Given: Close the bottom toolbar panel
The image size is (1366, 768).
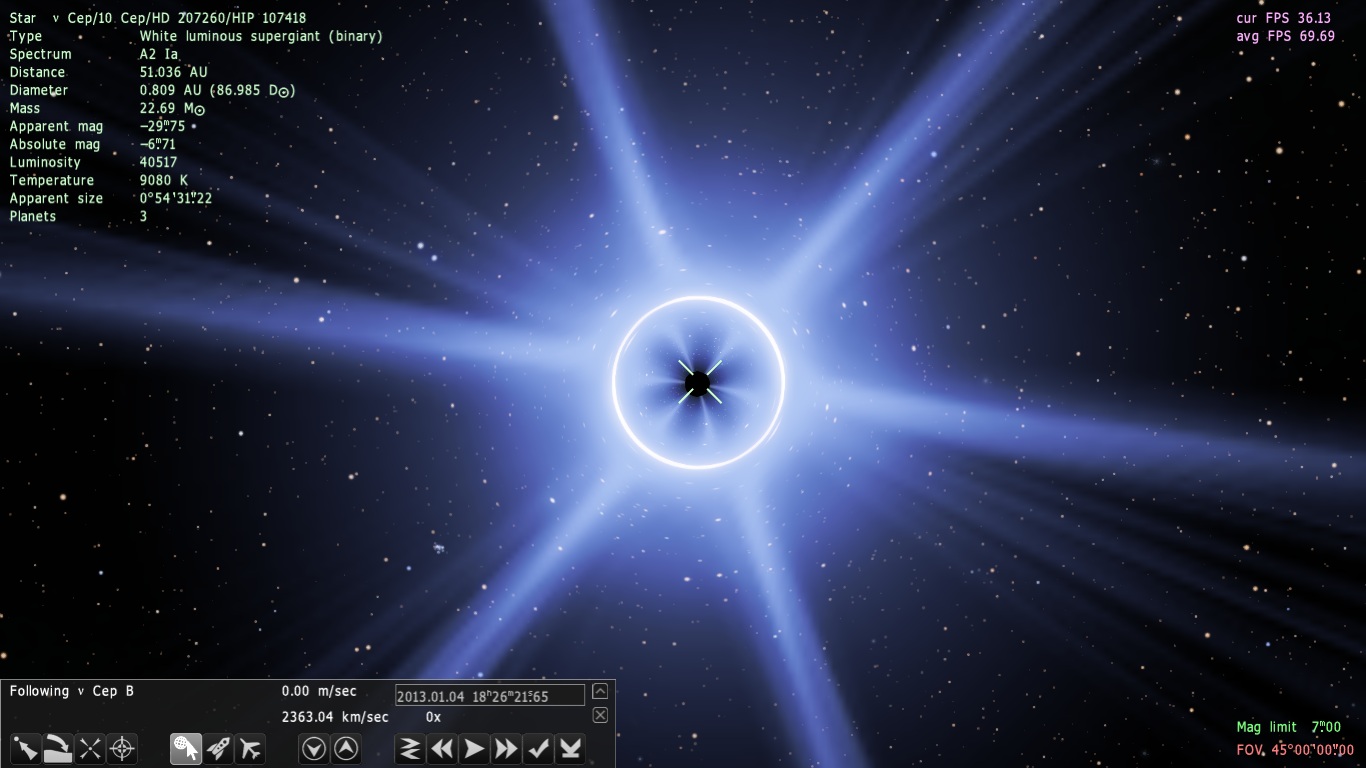Looking at the screenshot, I should tap(600, 715).
